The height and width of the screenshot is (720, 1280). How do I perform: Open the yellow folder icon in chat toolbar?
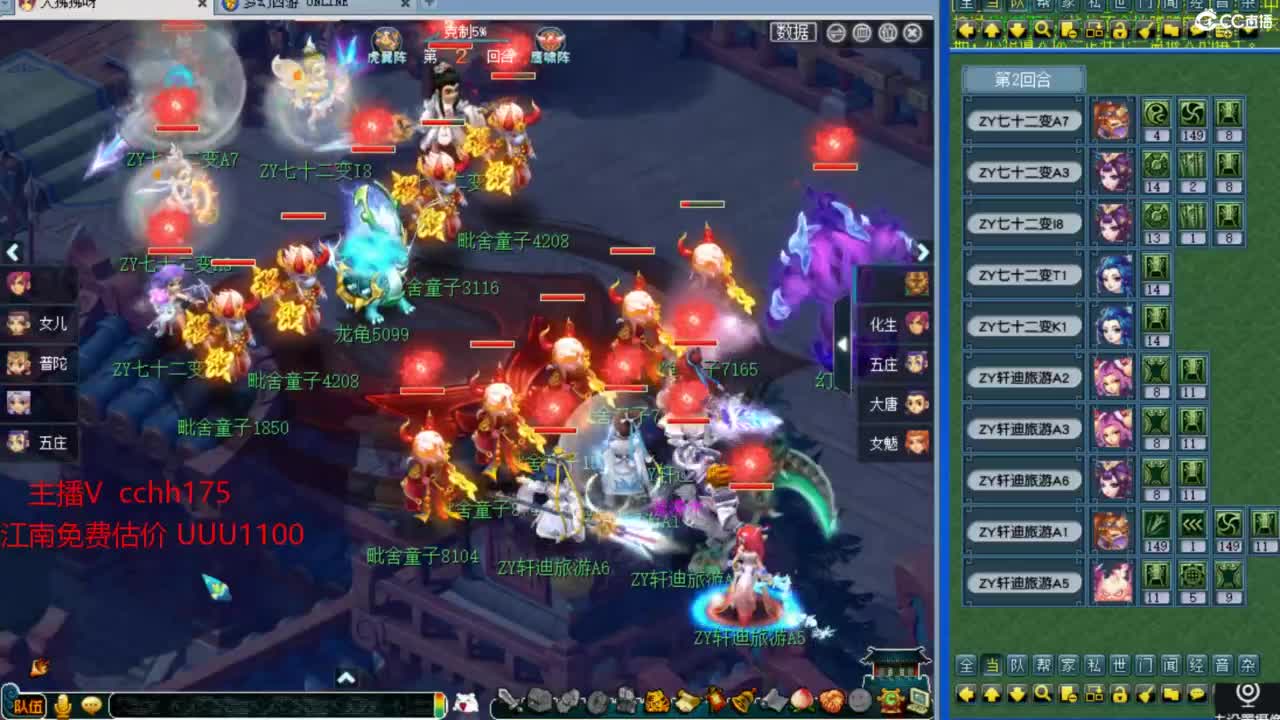pos(1169,696)
